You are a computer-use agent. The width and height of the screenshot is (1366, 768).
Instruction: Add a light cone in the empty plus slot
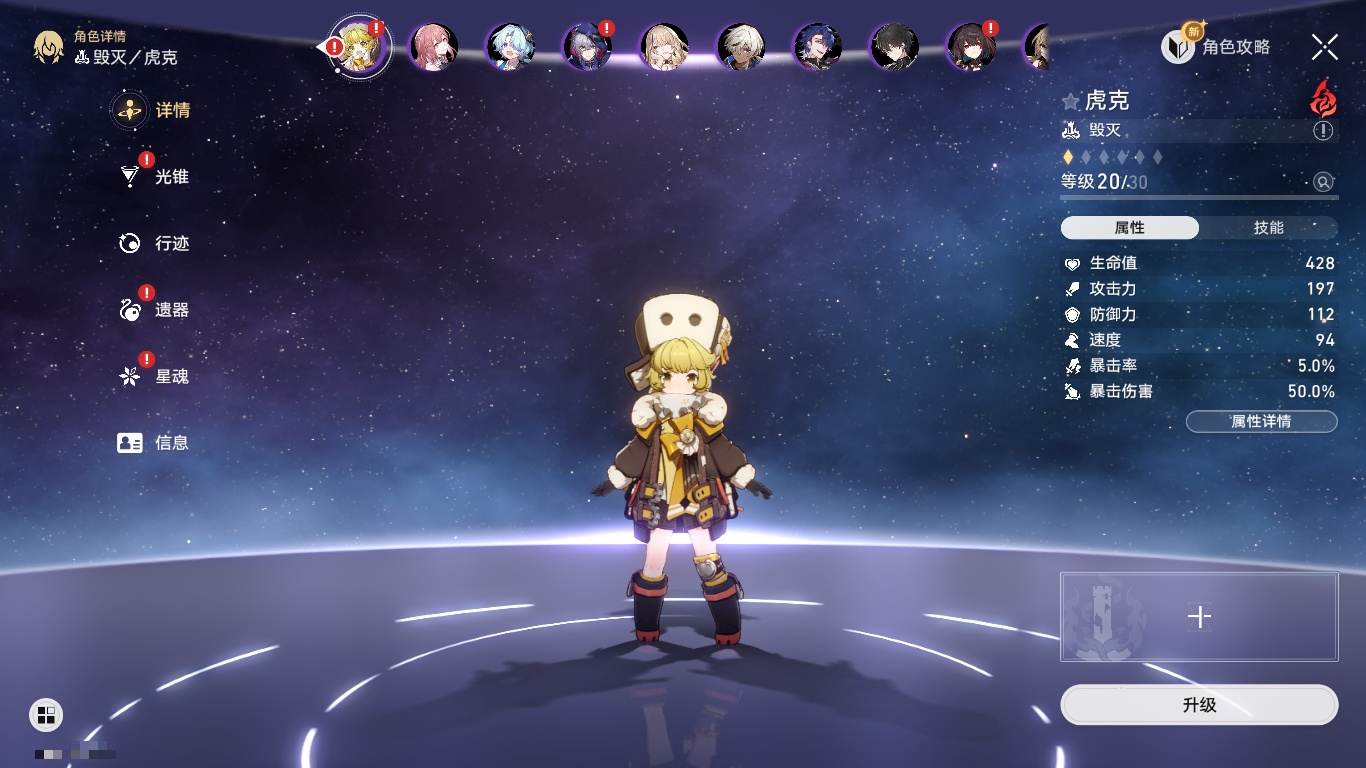coord(1199,617)
